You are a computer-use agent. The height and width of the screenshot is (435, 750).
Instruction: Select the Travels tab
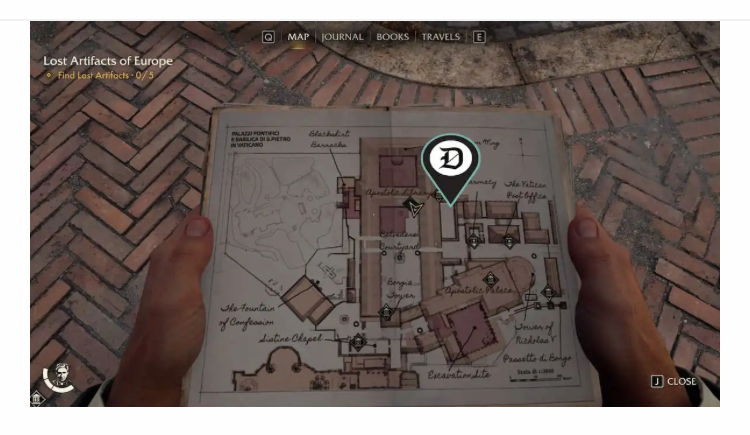(x=440, y=37)
